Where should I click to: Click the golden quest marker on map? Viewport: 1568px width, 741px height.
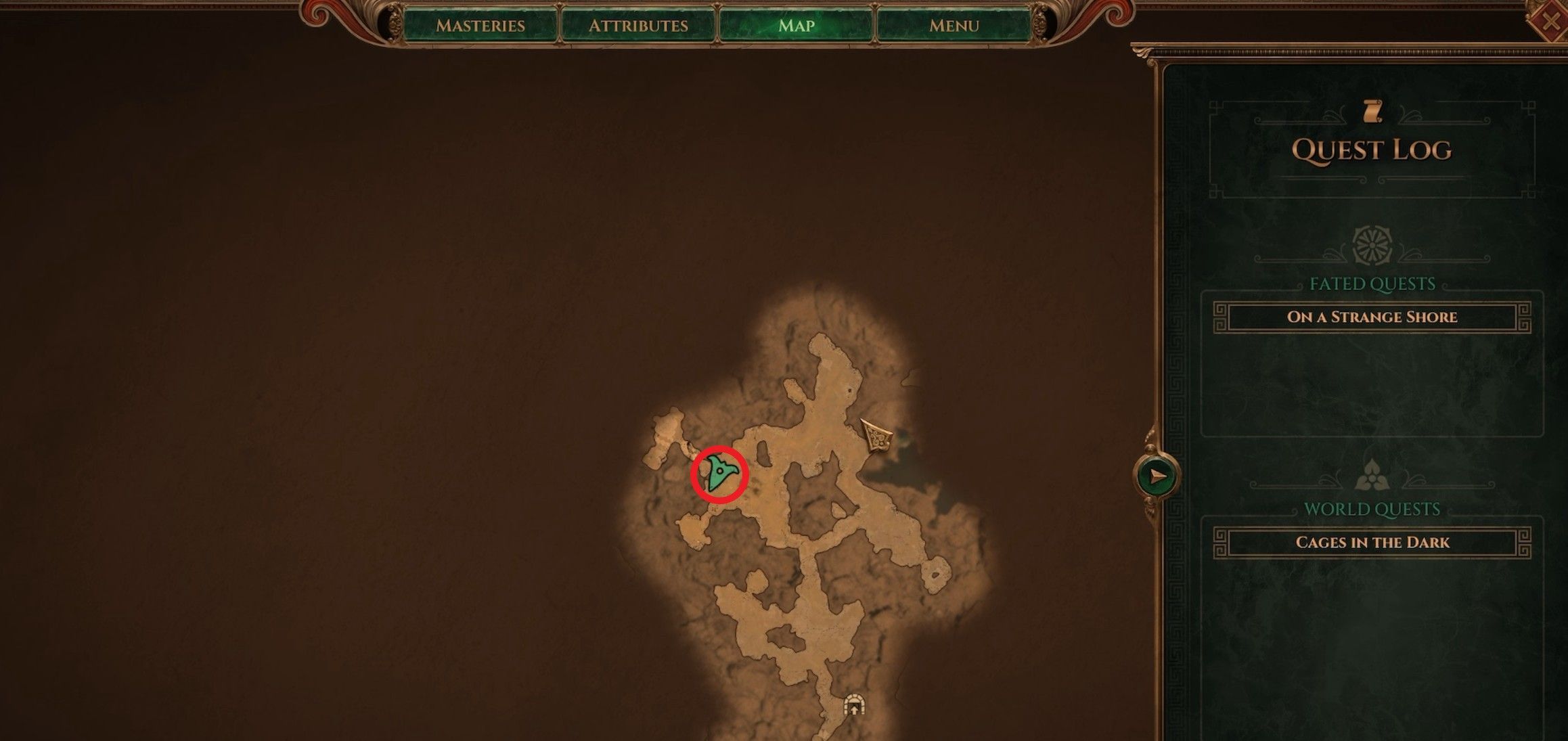tap(878, 435)
